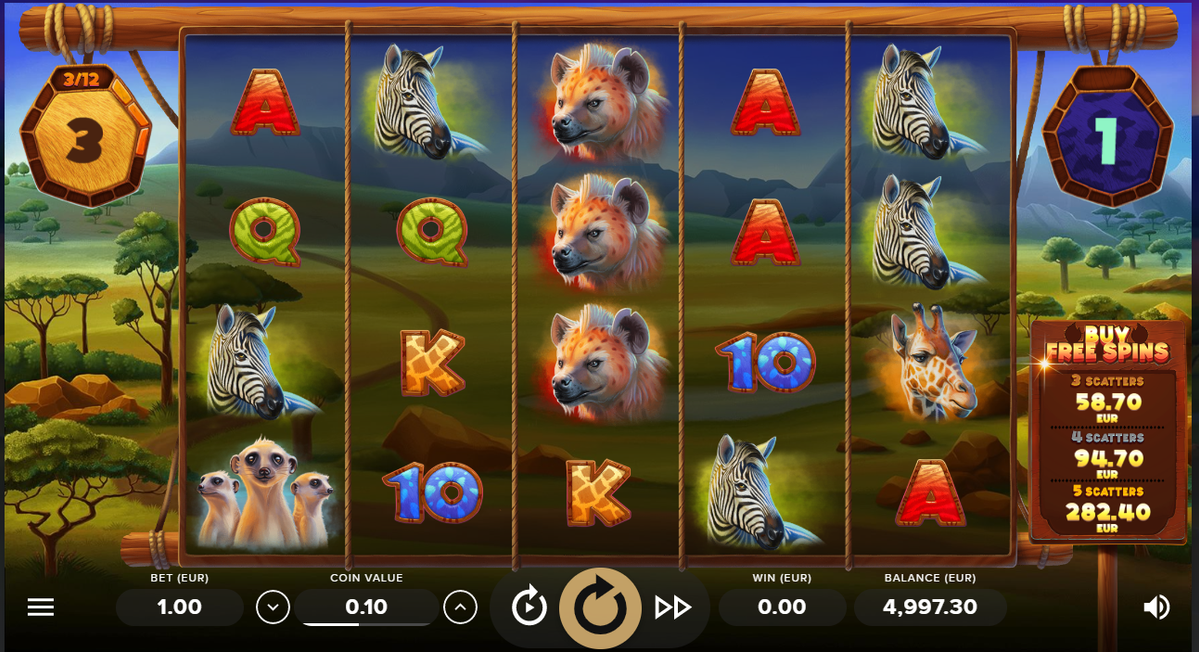This screenshot has width=1199, height=652.
Task: Buy free spins with 5 scatters
Action: pos(1107,511)
